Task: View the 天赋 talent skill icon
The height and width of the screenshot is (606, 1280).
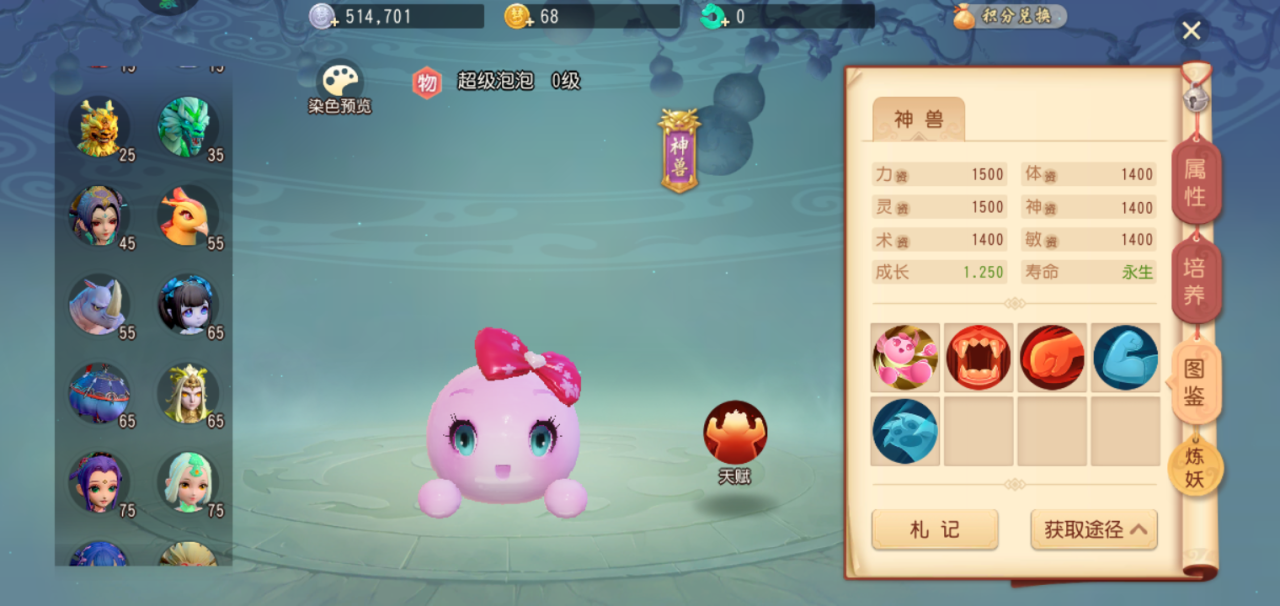Action: tap(735, 435)
